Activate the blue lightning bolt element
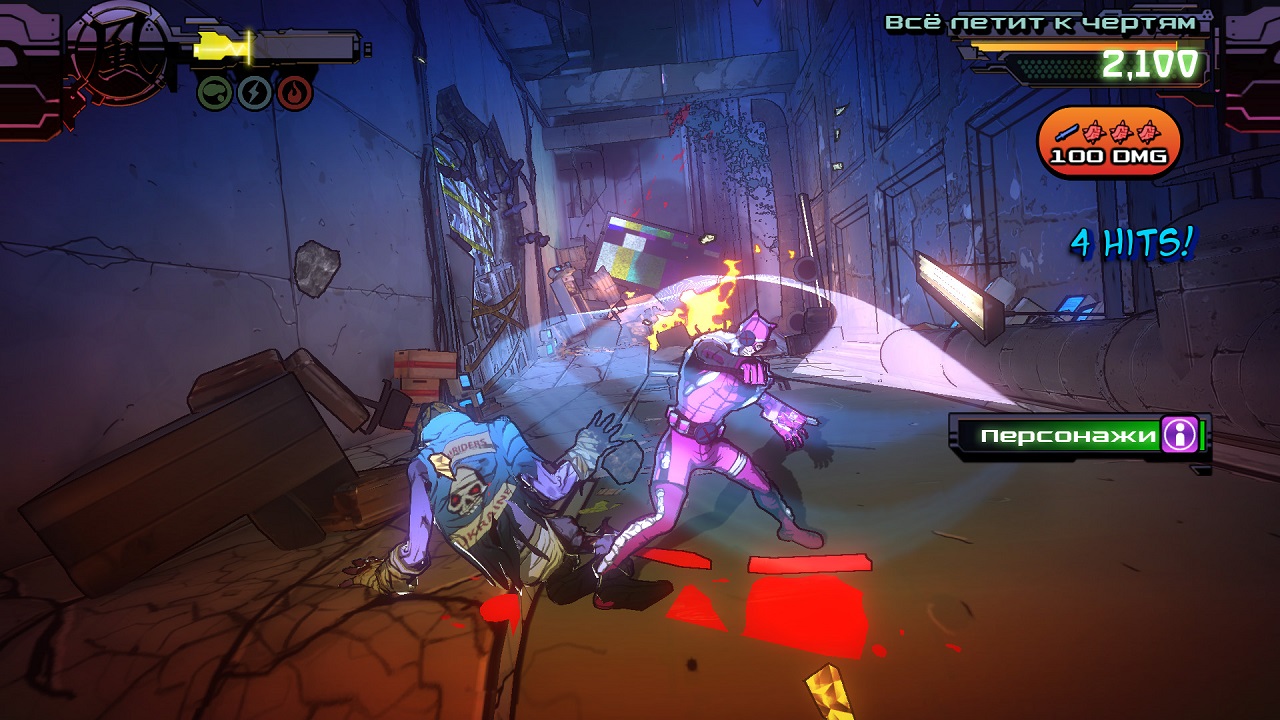 click(x=255, y=93)
